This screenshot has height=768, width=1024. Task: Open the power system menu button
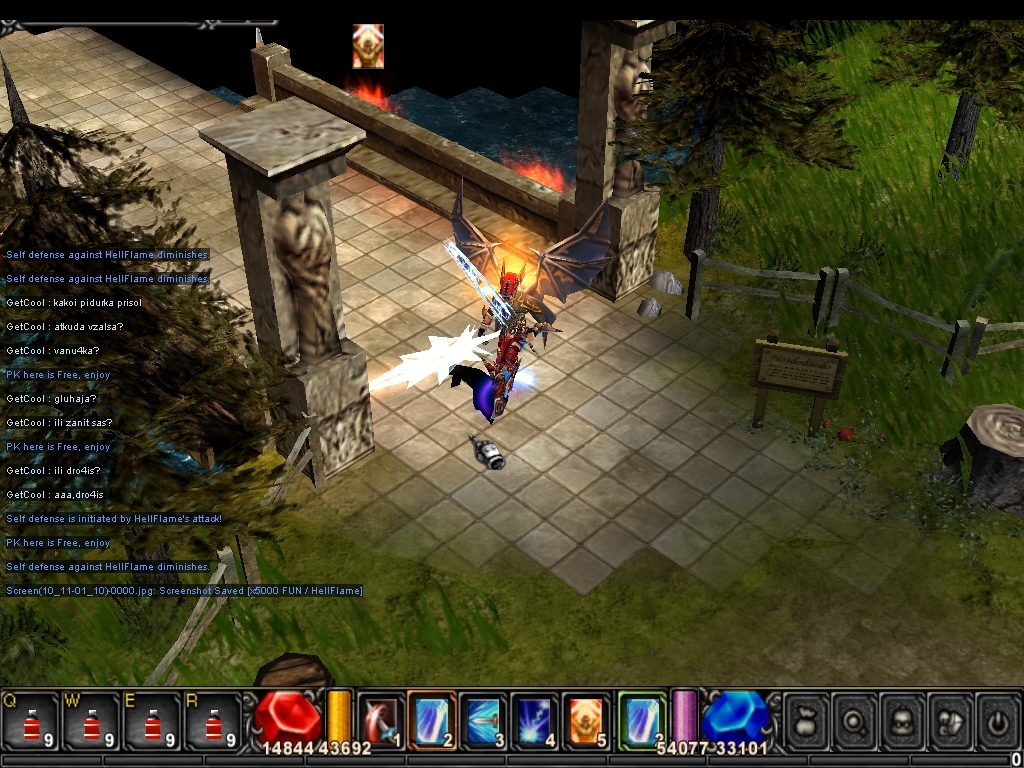click(998, 720)
